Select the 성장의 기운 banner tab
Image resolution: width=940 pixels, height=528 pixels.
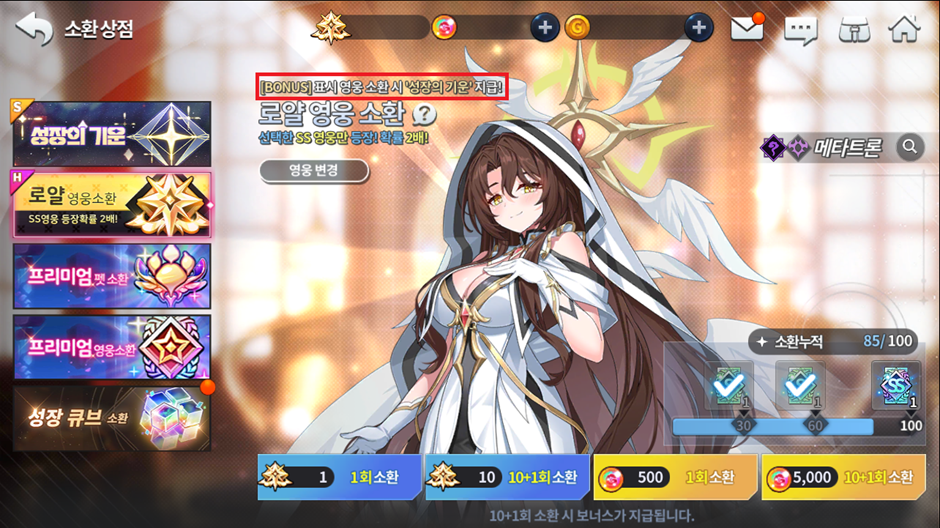(112, 134)
